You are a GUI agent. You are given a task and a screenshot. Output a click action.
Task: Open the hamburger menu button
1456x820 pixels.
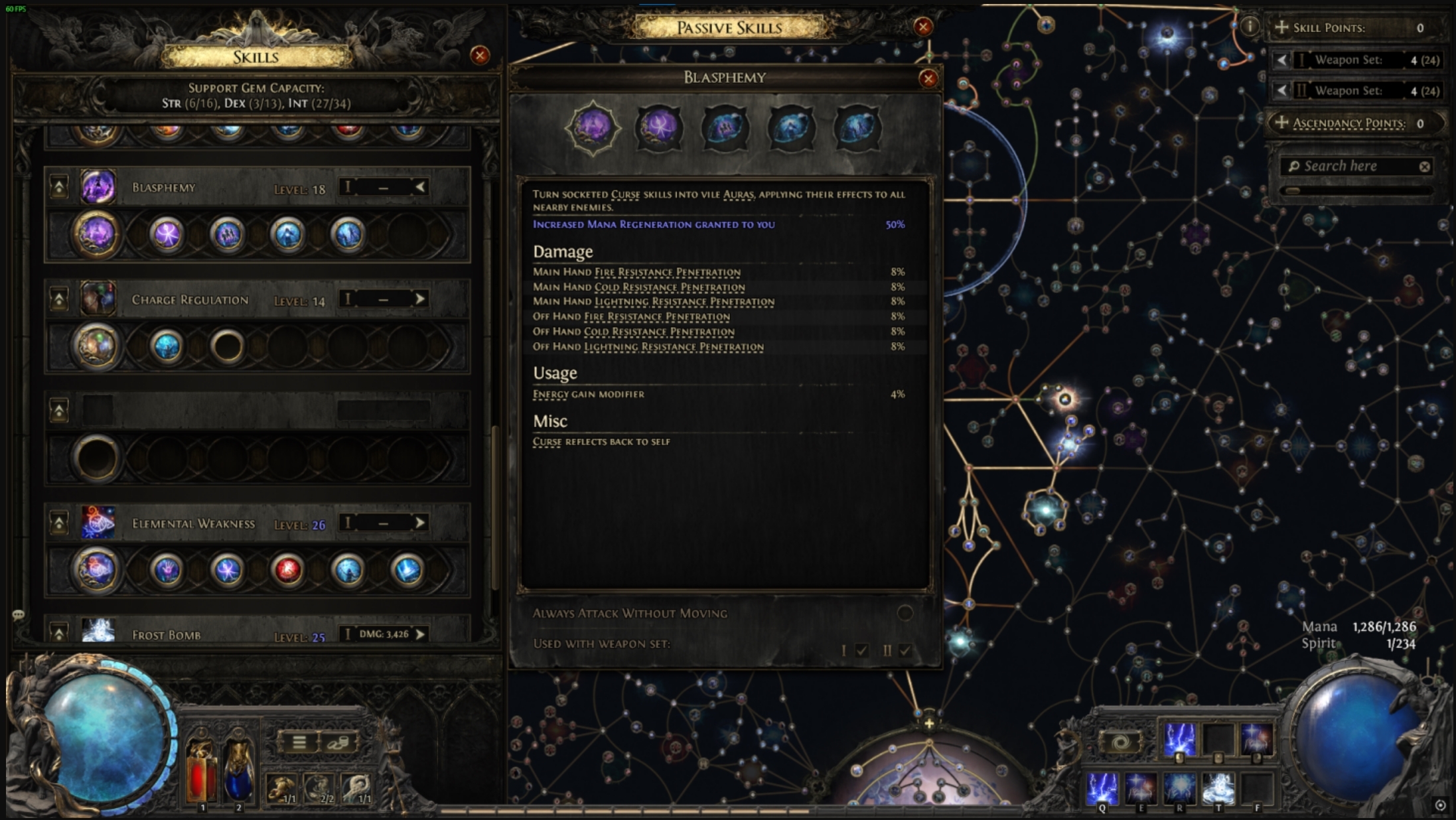tap(299, 742)
